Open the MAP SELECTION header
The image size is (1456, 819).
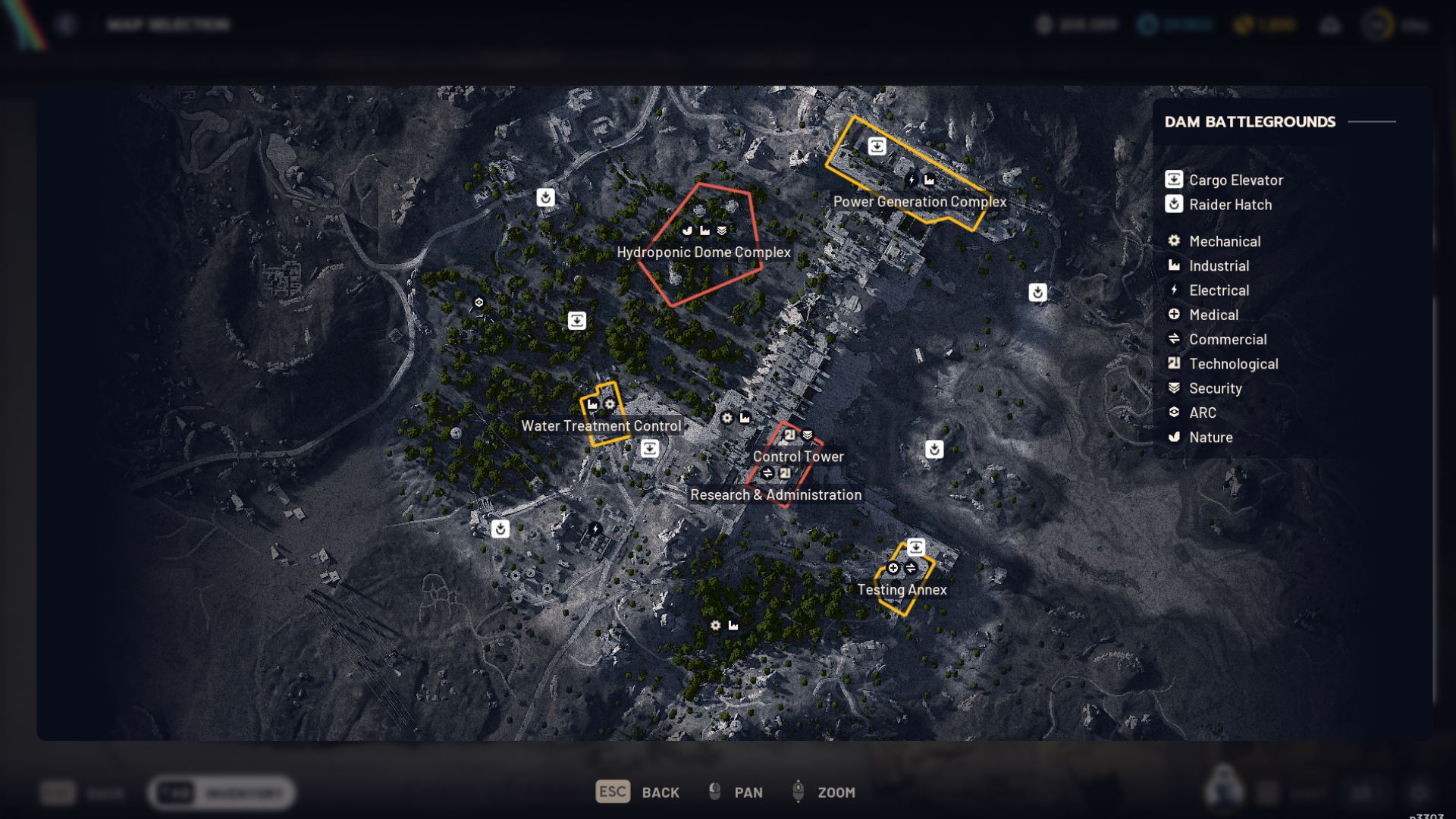(168, 24)
